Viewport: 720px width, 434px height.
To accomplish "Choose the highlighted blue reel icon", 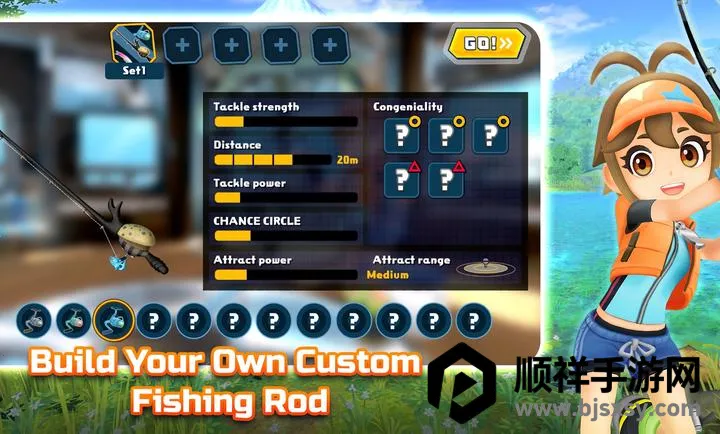I will pyautogui.click(x=114, y=321).
